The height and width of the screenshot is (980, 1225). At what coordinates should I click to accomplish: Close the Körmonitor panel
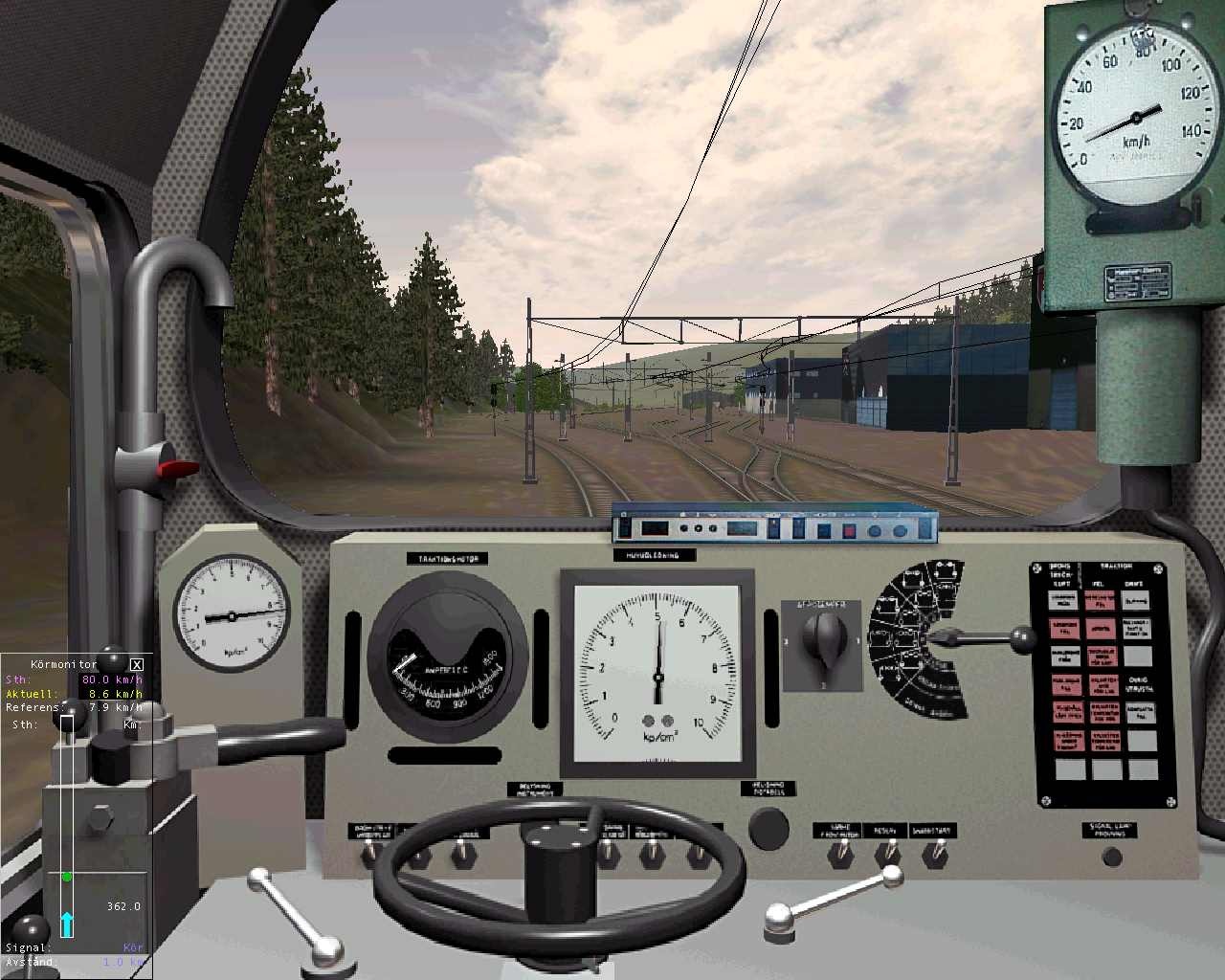click(x=137, y=664)
